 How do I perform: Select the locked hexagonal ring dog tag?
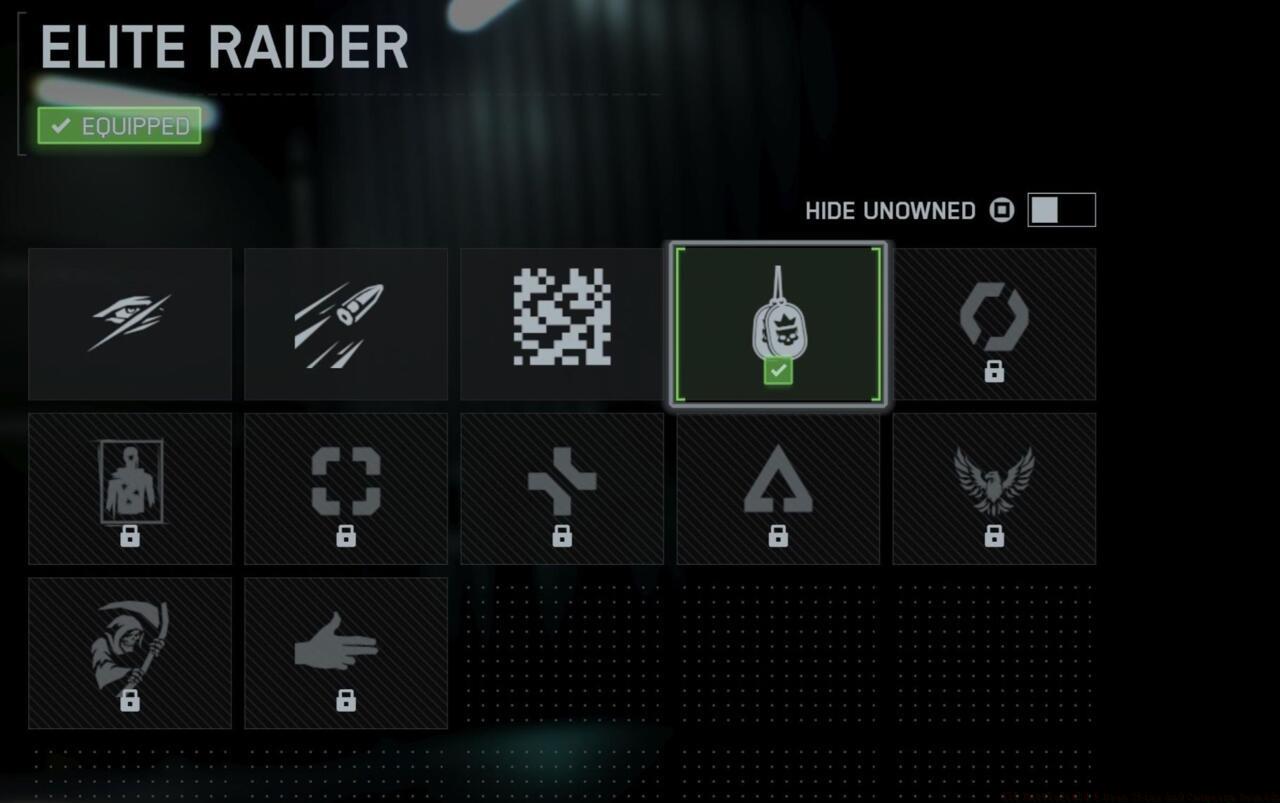pos(994,323)
